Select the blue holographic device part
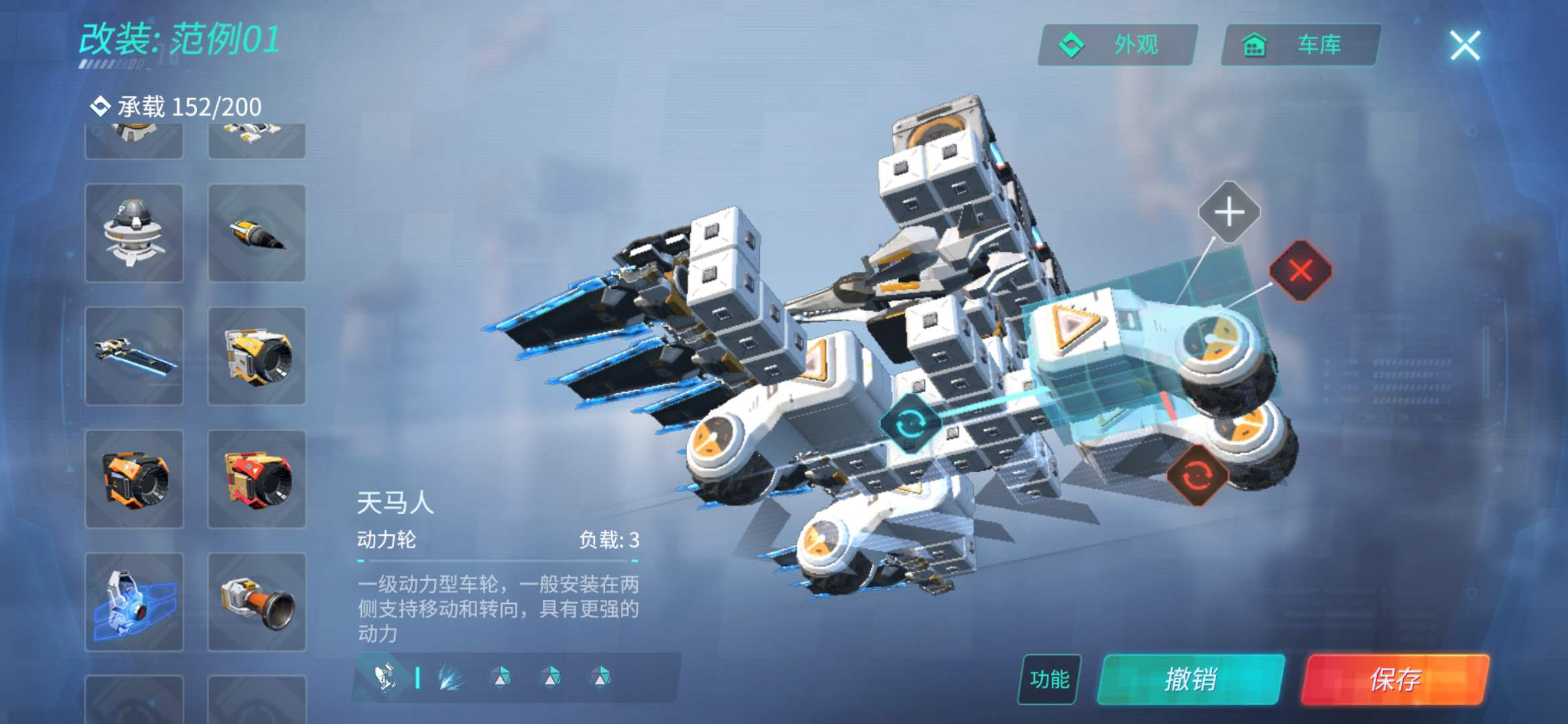Screen dimensions: 1568x724 pyautogui.click(x=134, y=601)
